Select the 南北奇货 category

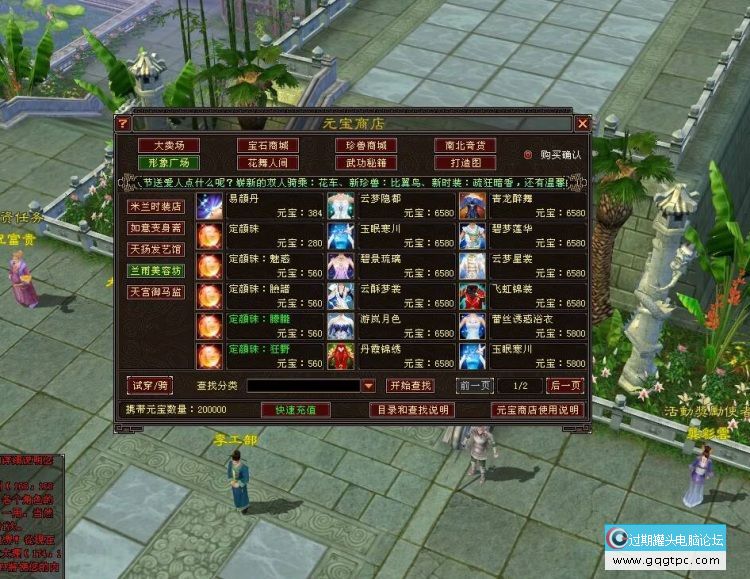click(464, 146)
